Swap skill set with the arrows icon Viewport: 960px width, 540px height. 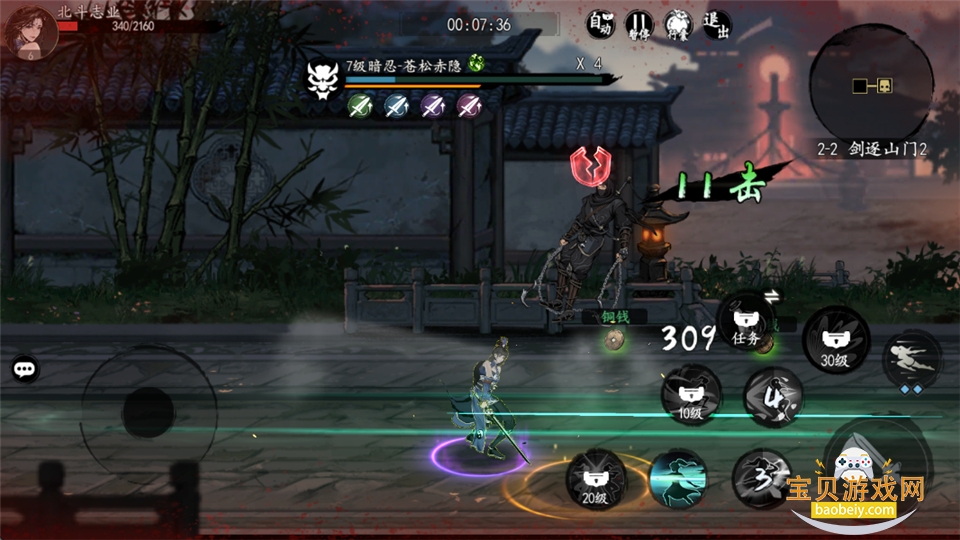click(x=772, y=294)
